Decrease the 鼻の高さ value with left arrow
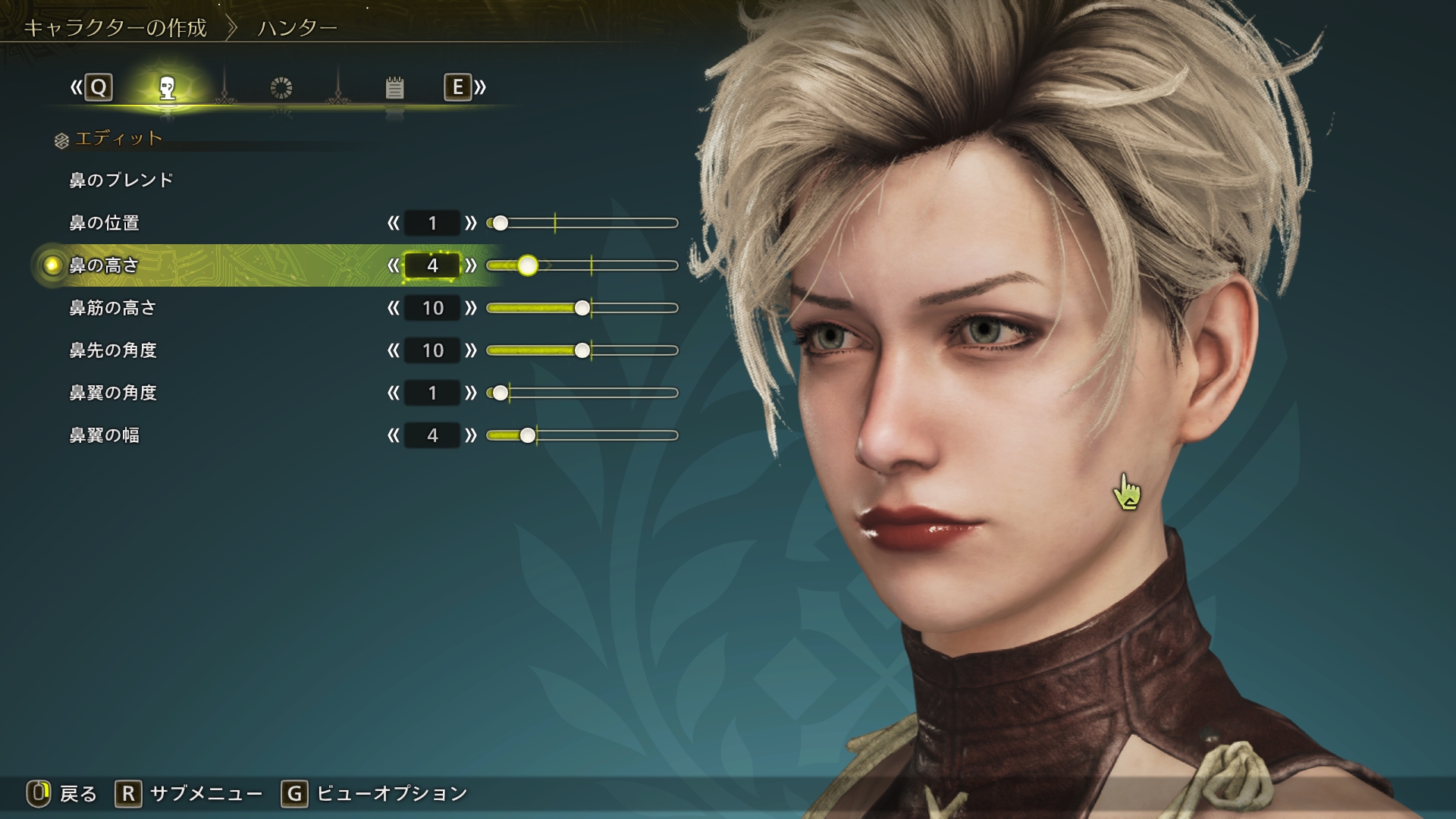 click(393, 265)
